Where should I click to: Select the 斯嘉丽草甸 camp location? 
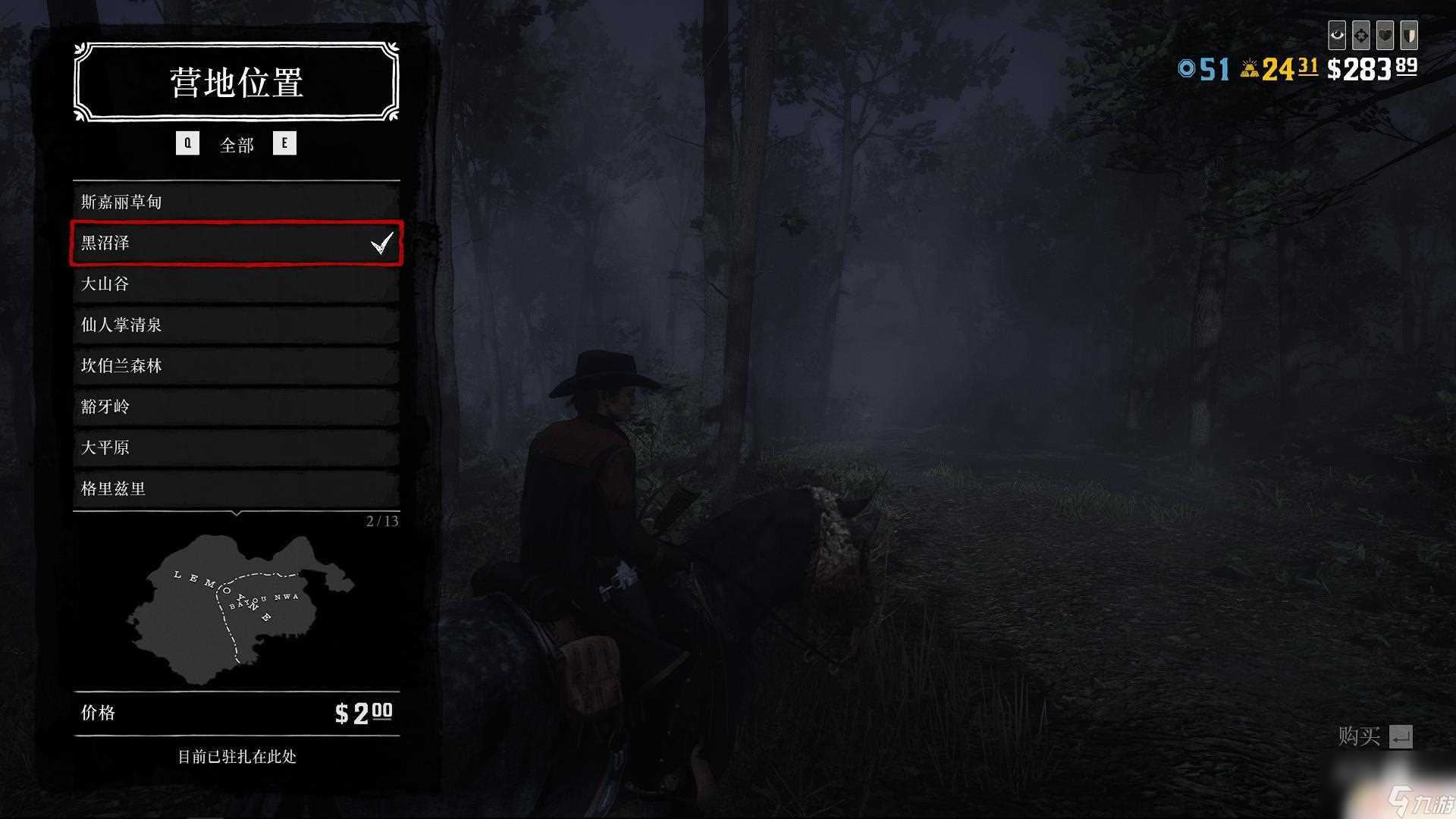coord(236,202)
